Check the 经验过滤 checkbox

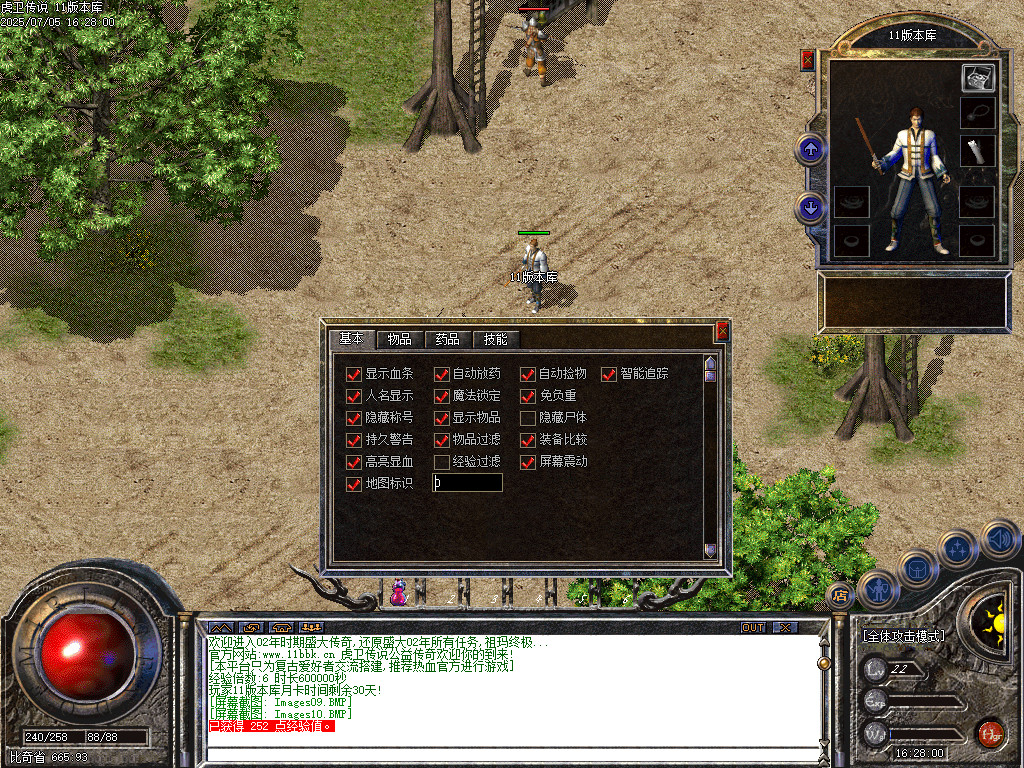coord(441,462)
